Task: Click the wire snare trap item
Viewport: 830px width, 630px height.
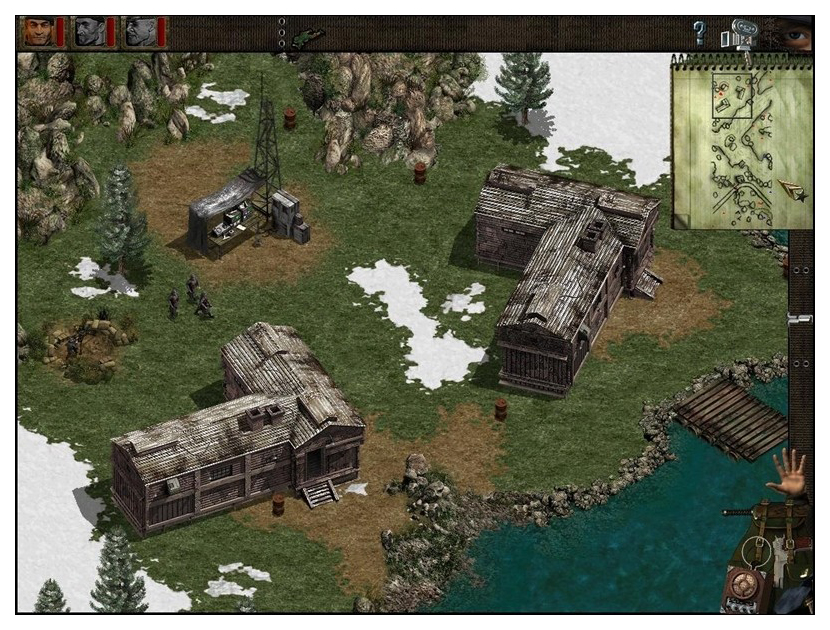Action: click(x=758, y=549)
